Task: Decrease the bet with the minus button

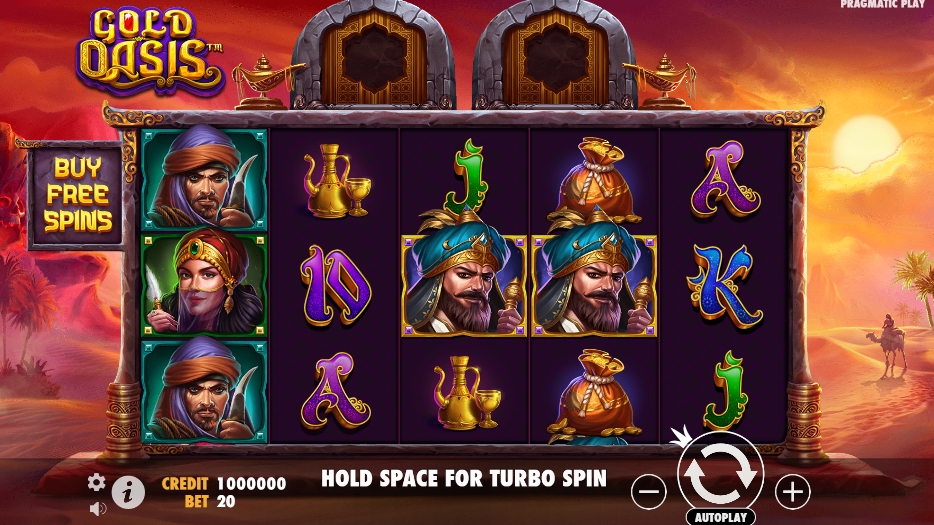Action: (x=649, y=491)
